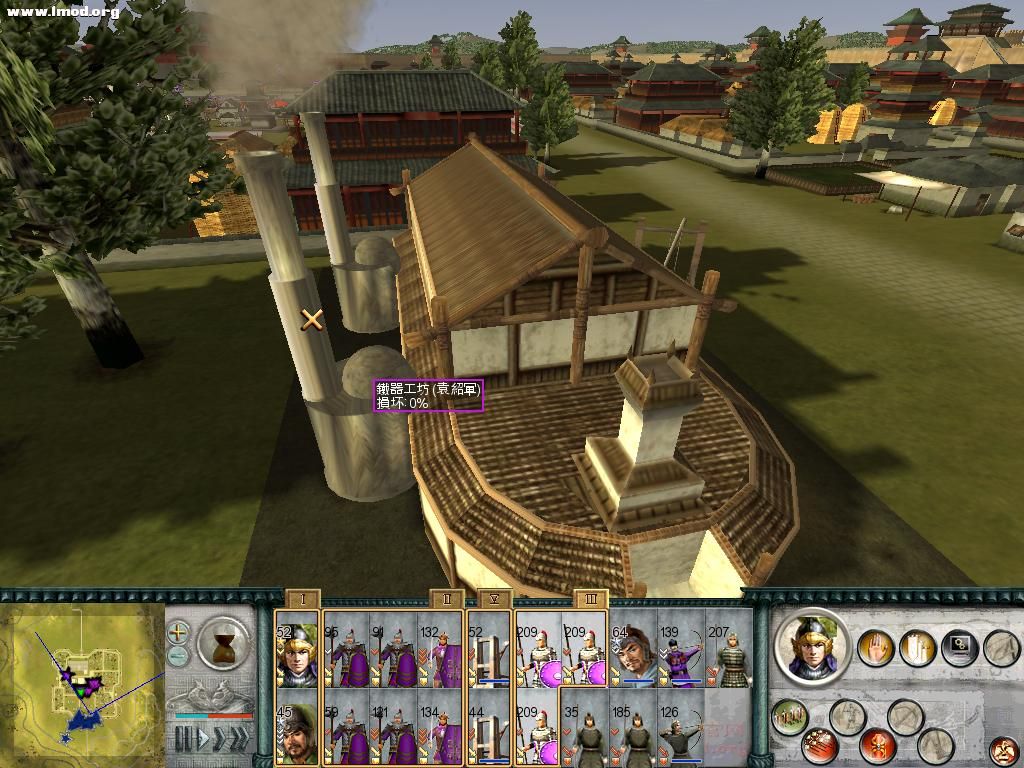Switch to unit group III tab

589,599
